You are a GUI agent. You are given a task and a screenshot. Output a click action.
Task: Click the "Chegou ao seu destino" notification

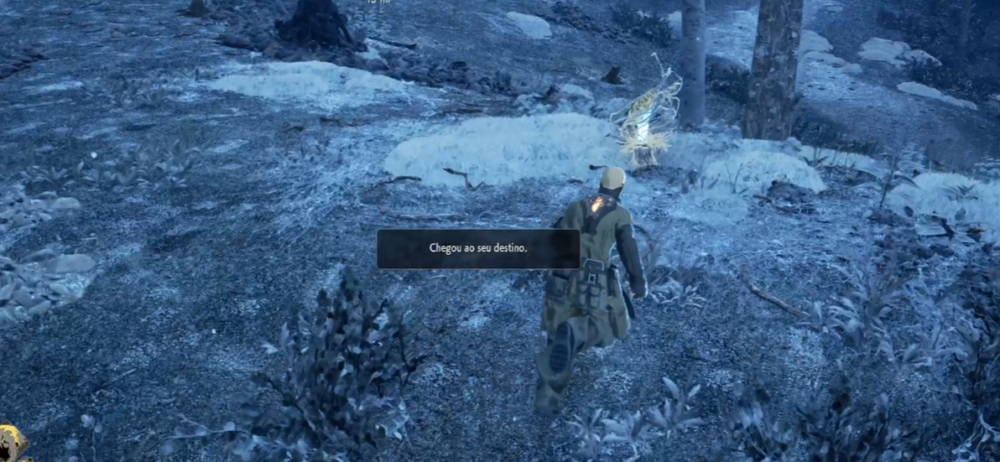pos(478,249)
